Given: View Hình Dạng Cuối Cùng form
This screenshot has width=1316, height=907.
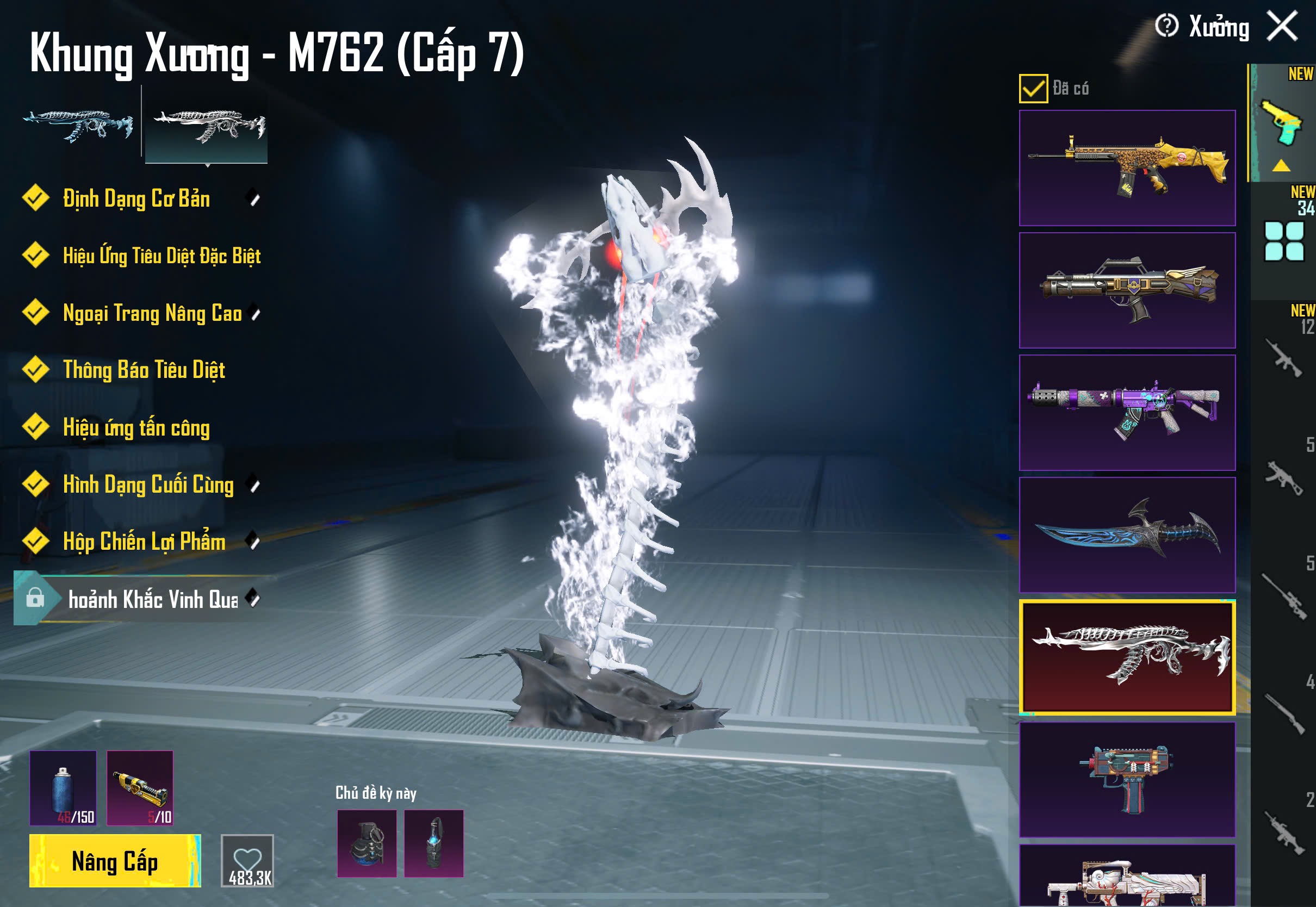Looking at the screenshot, I should pos(148,484).
